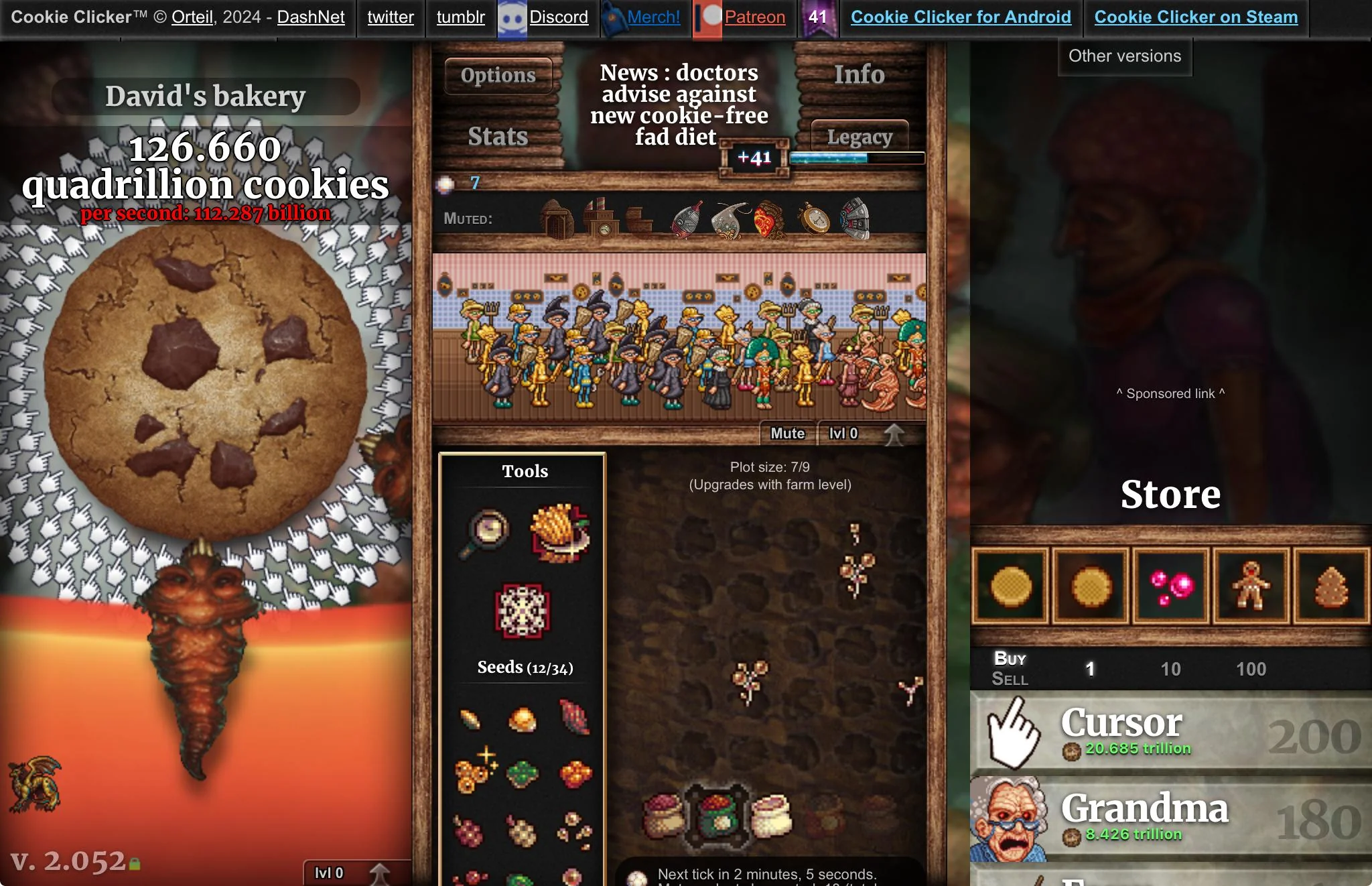The image size is (1372, 886).
Task: Click the golden cookie upgrade in the Store
Action: tap(1010, 584)
